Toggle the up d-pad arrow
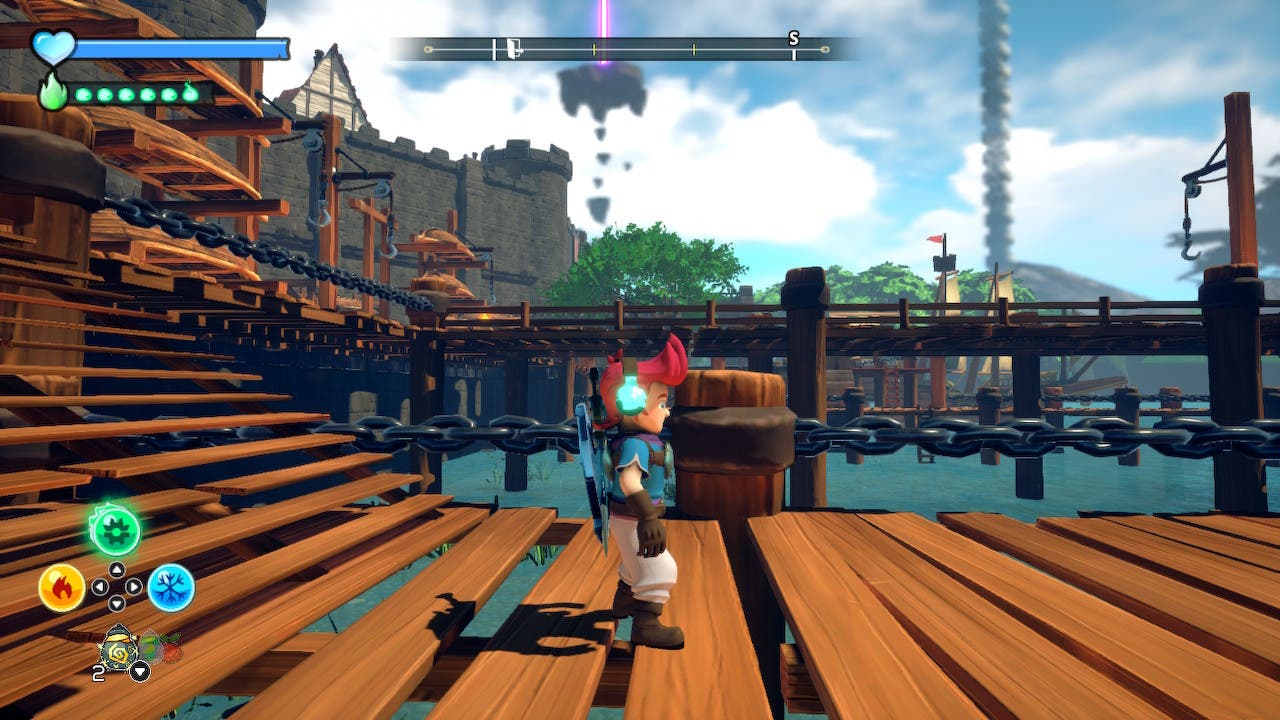Screen dimensions: 1280x720 pyautogui.click(x=116, y=570)
